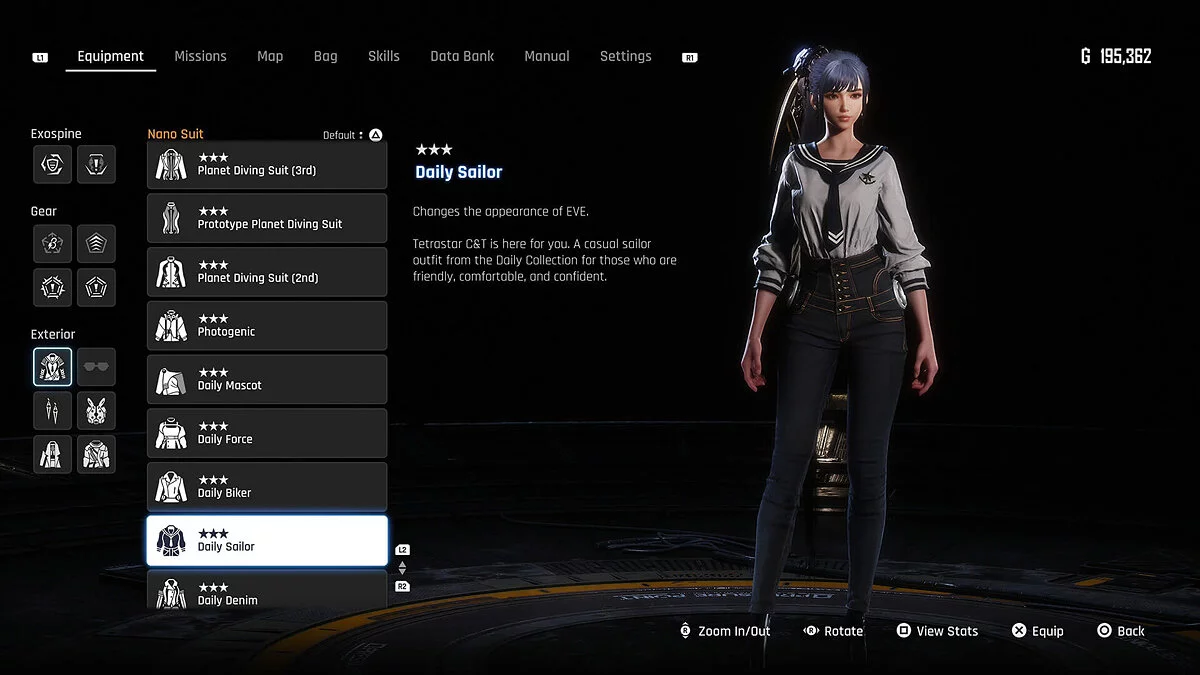Go to the Bag tab

click(x=325, y=56)
